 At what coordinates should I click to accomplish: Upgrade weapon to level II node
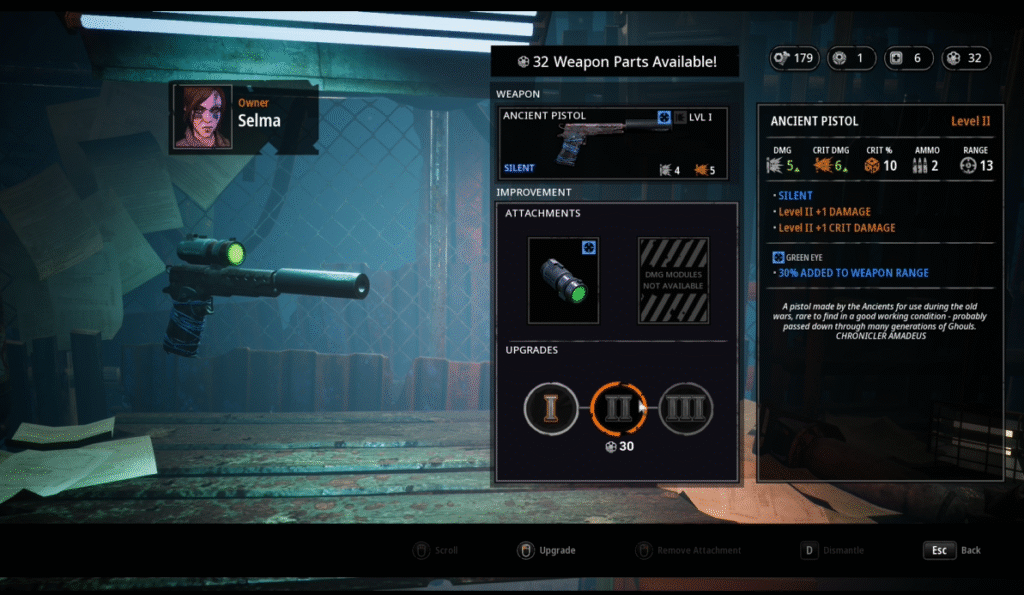coord(618,408)
